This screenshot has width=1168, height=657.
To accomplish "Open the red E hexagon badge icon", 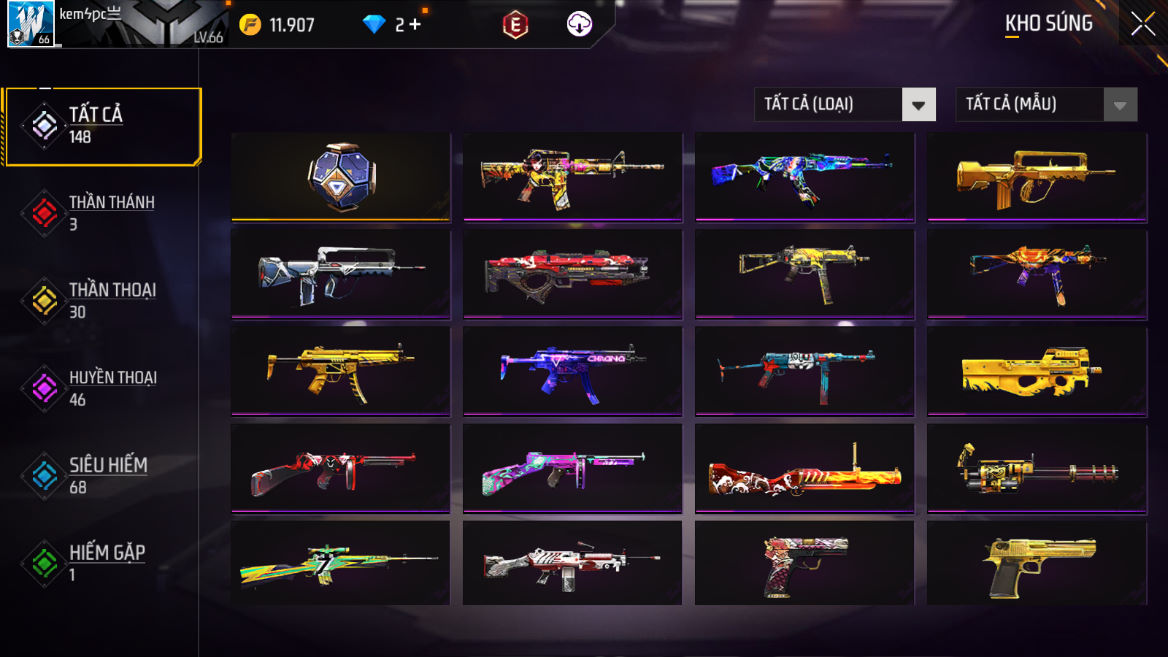I will point(515,25).
